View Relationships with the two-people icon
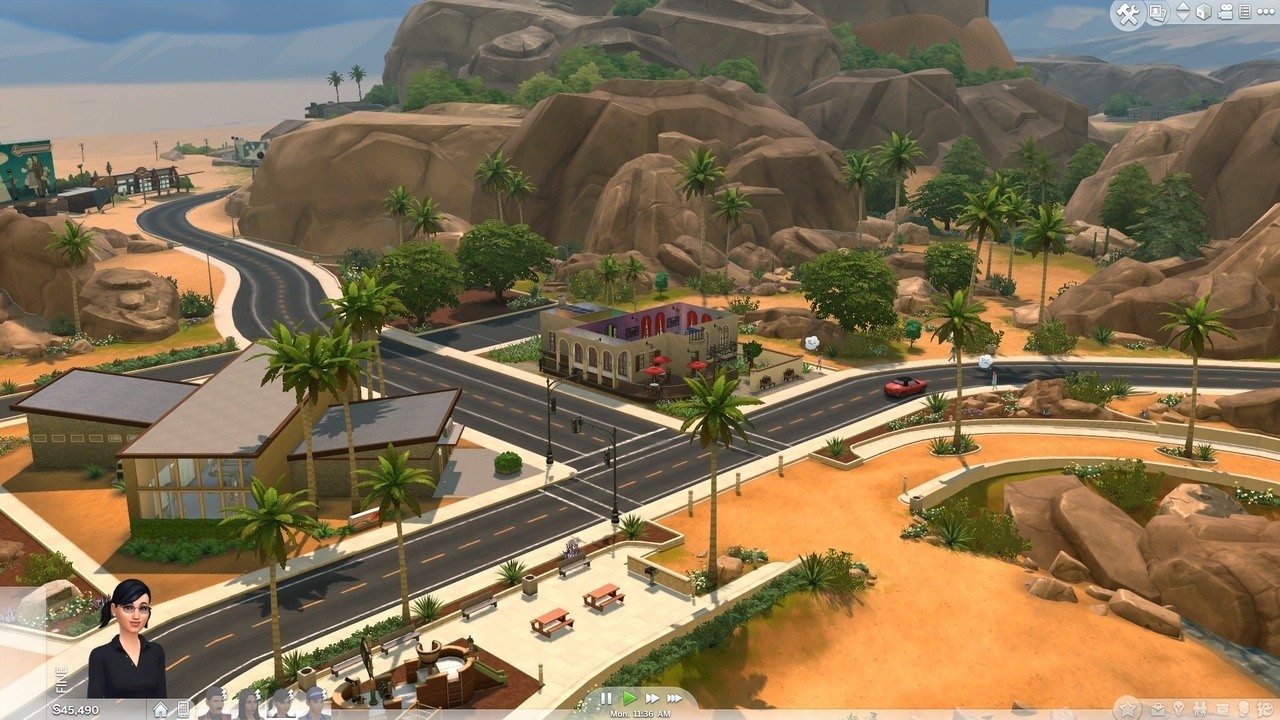 [1200, 709]
